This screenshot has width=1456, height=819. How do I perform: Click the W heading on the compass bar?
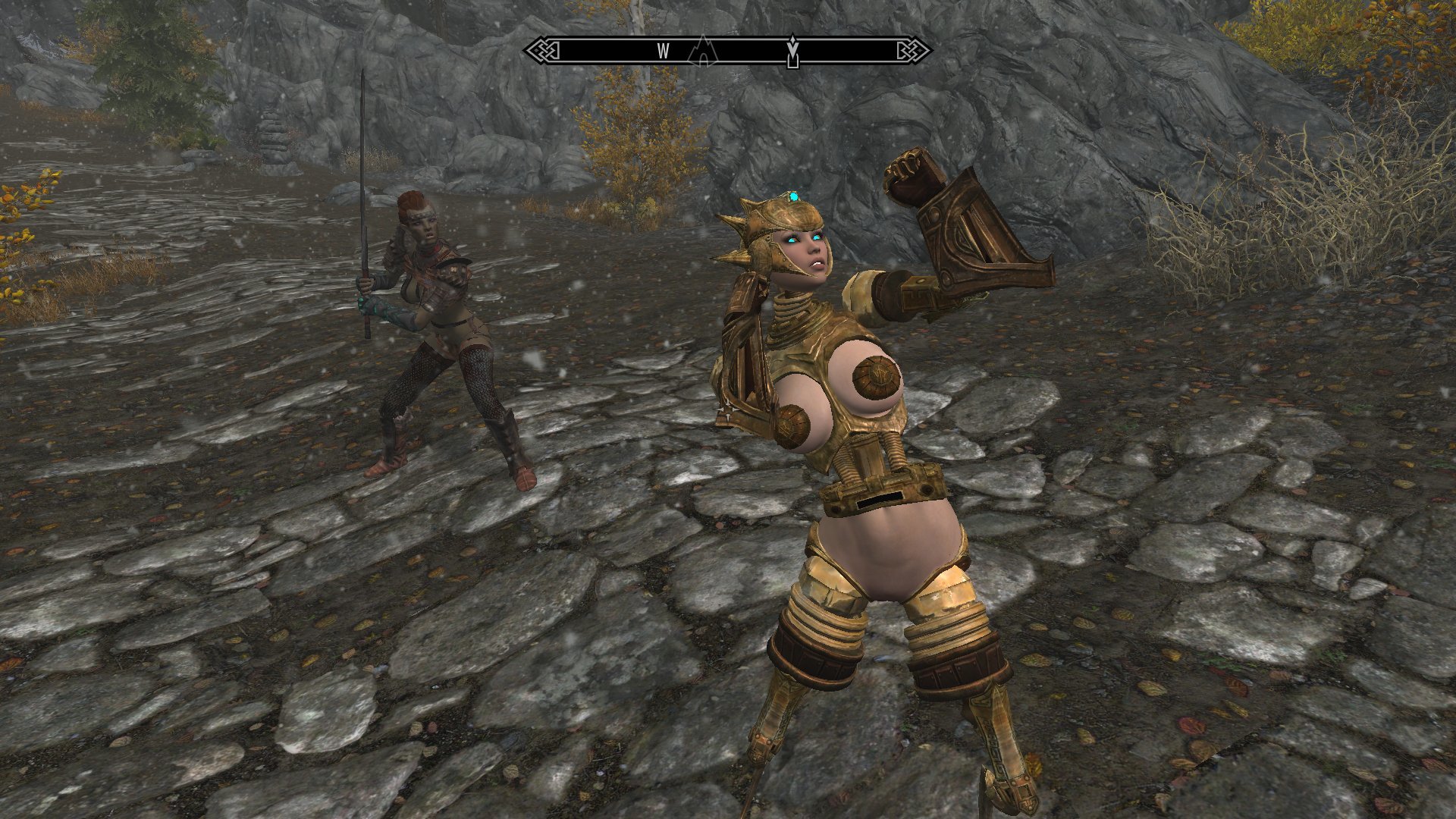(x=663, y=51)
